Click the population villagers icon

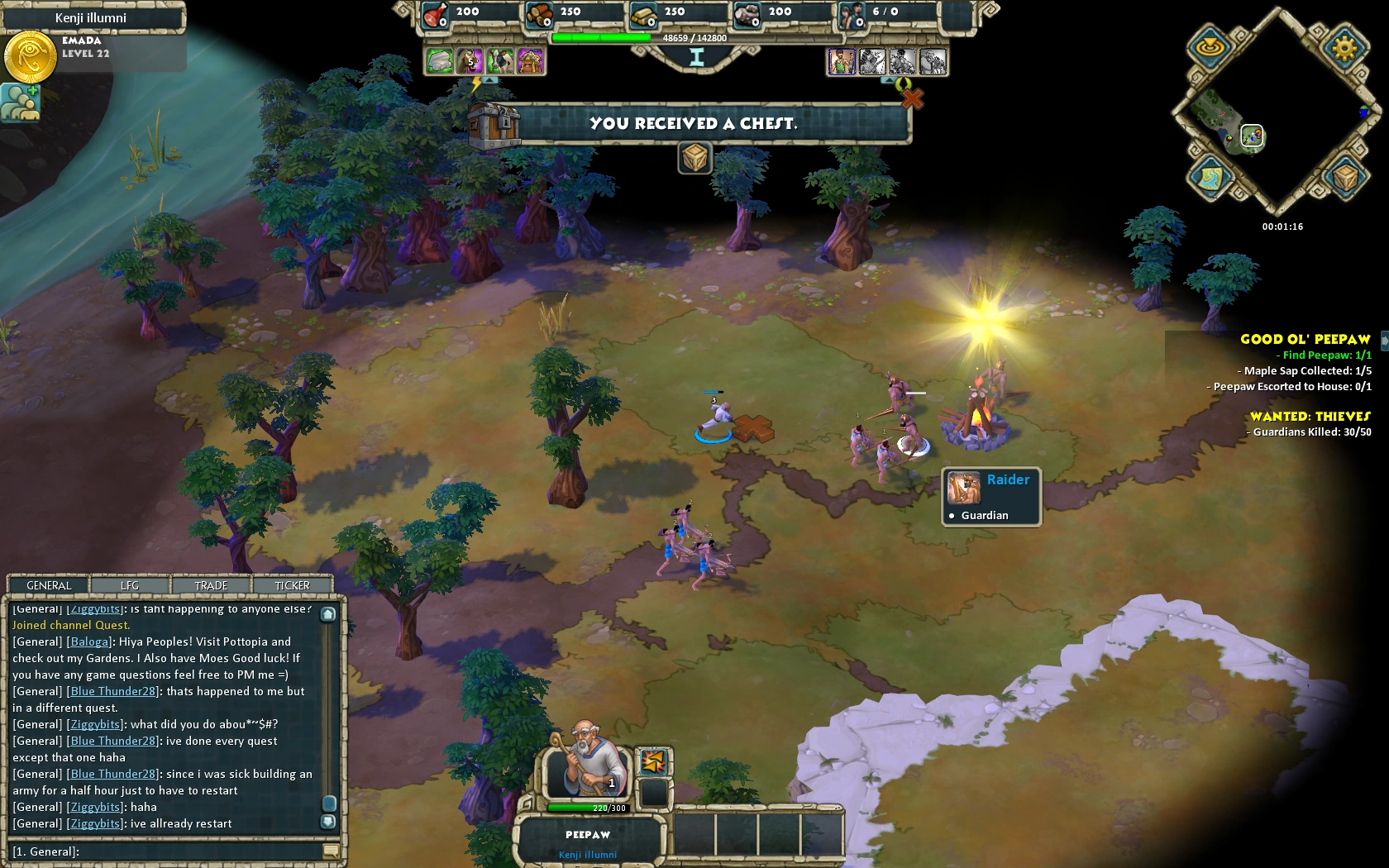[x=852, y=15]
